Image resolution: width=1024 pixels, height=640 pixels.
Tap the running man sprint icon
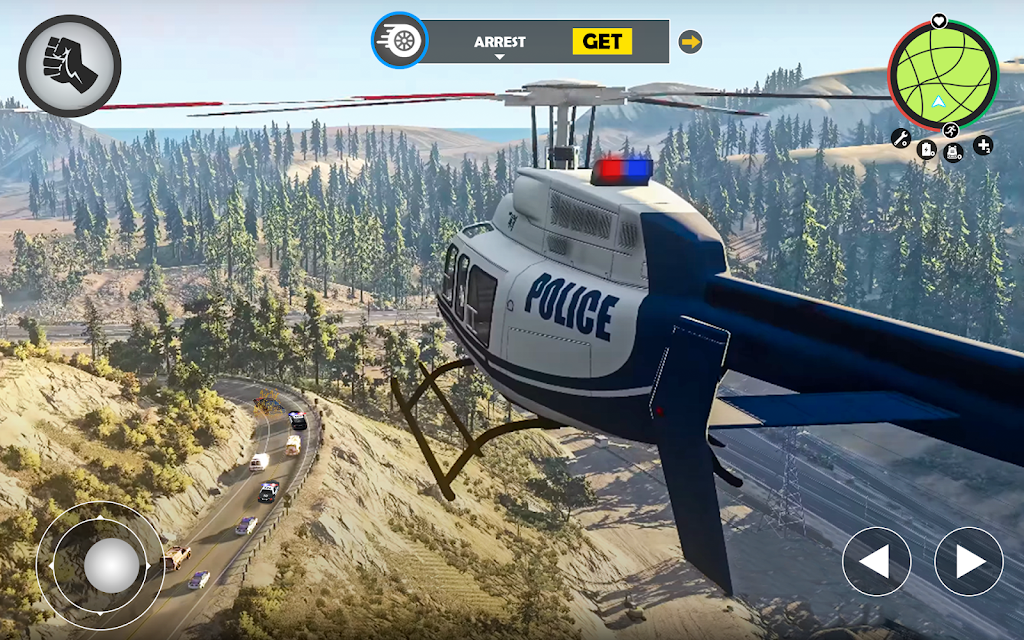951,130
